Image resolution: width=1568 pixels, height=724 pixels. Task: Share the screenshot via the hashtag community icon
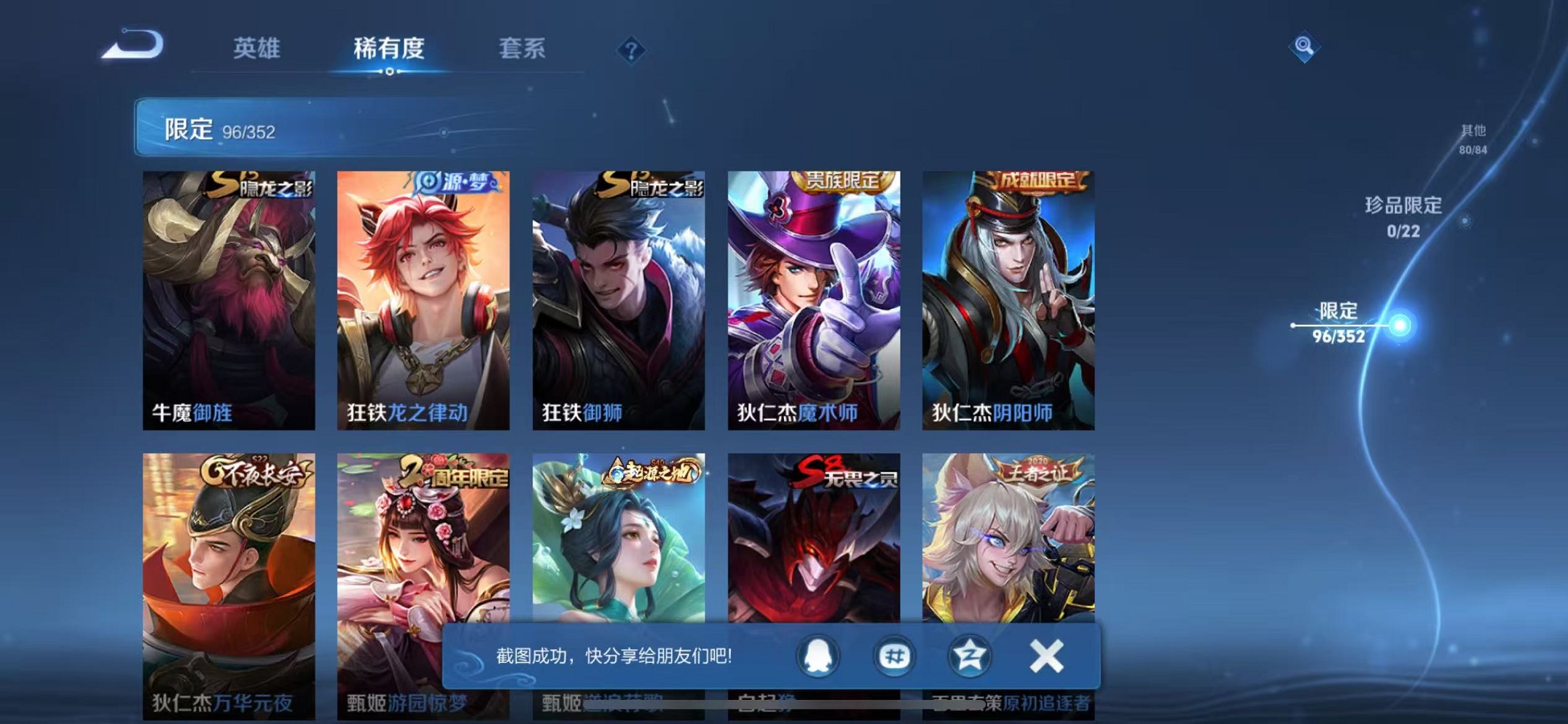[x=894, y=656]
